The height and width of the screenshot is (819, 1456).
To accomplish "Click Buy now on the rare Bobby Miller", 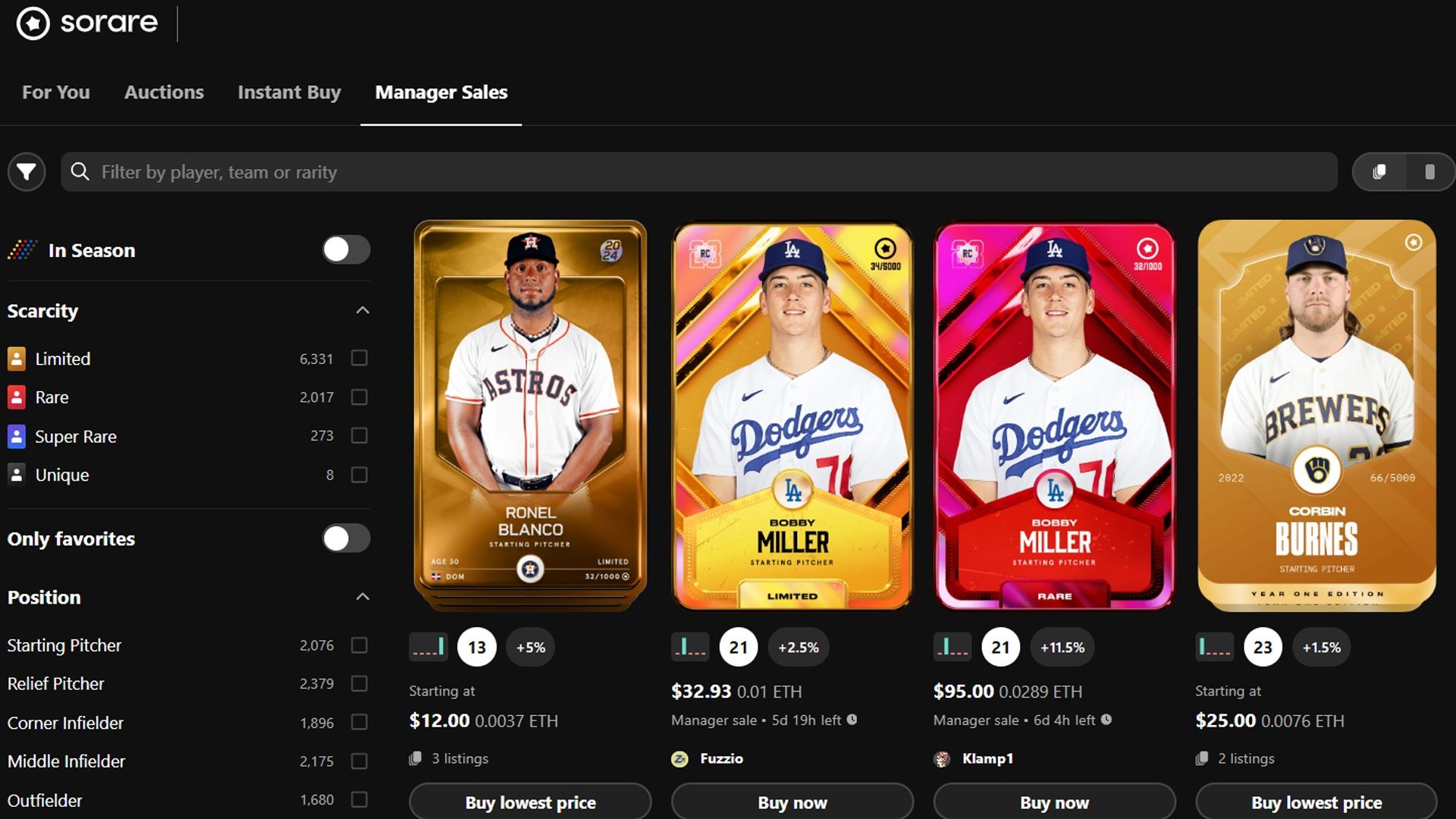I will point(1054,802).
